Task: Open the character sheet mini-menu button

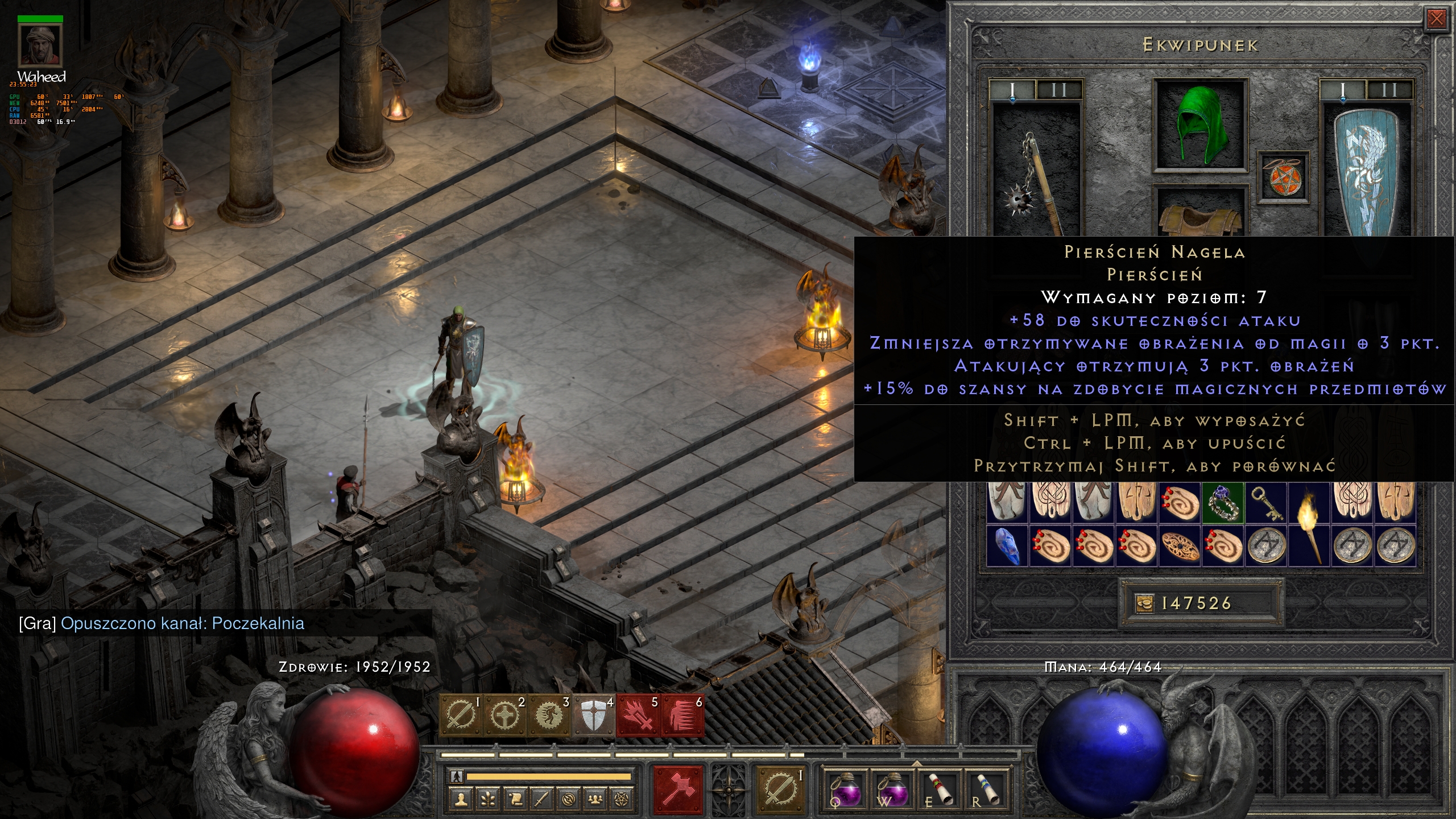Action: click(x=461, y=799)
